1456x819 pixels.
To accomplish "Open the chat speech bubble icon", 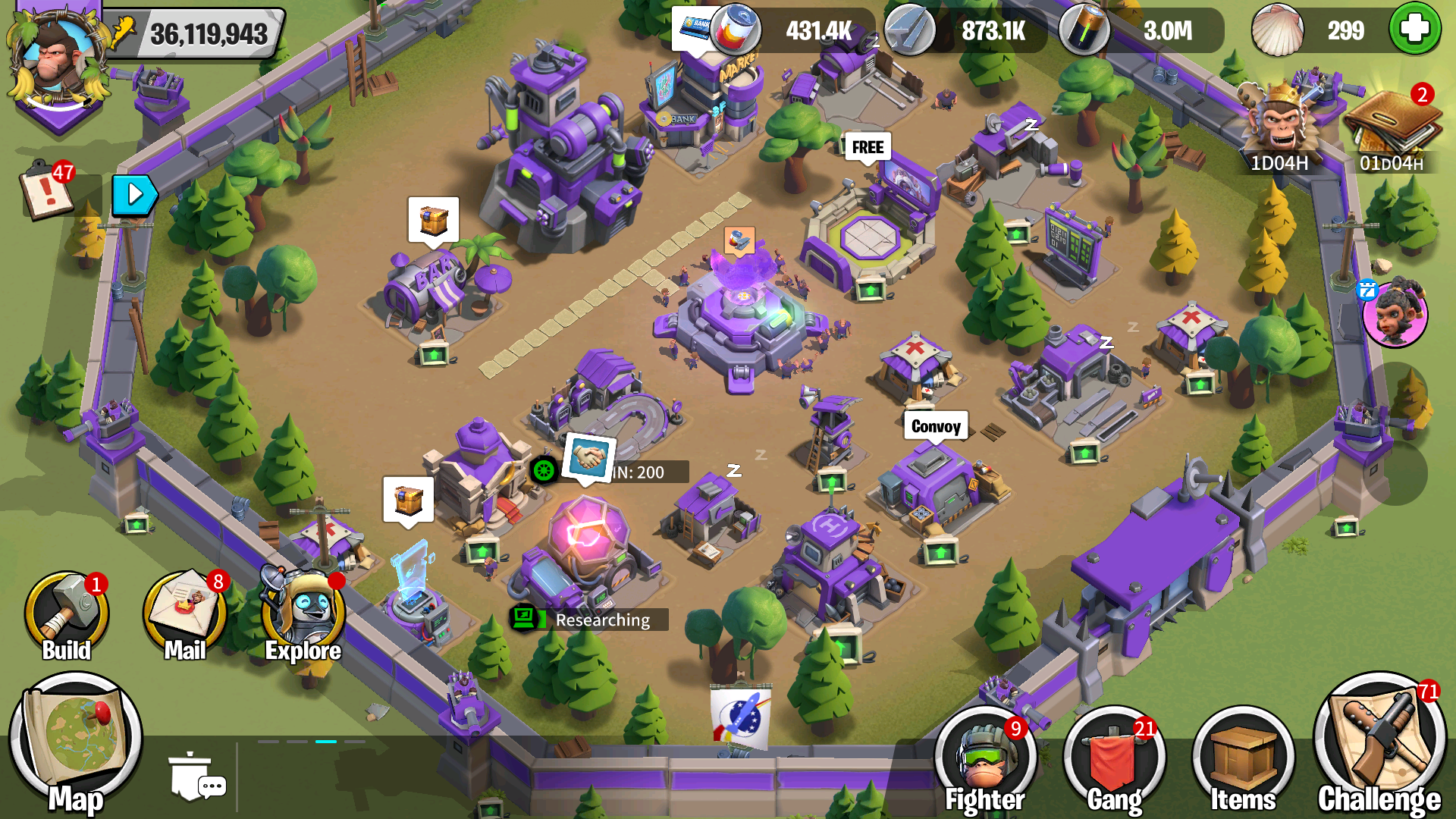I will tap(197, 777).
